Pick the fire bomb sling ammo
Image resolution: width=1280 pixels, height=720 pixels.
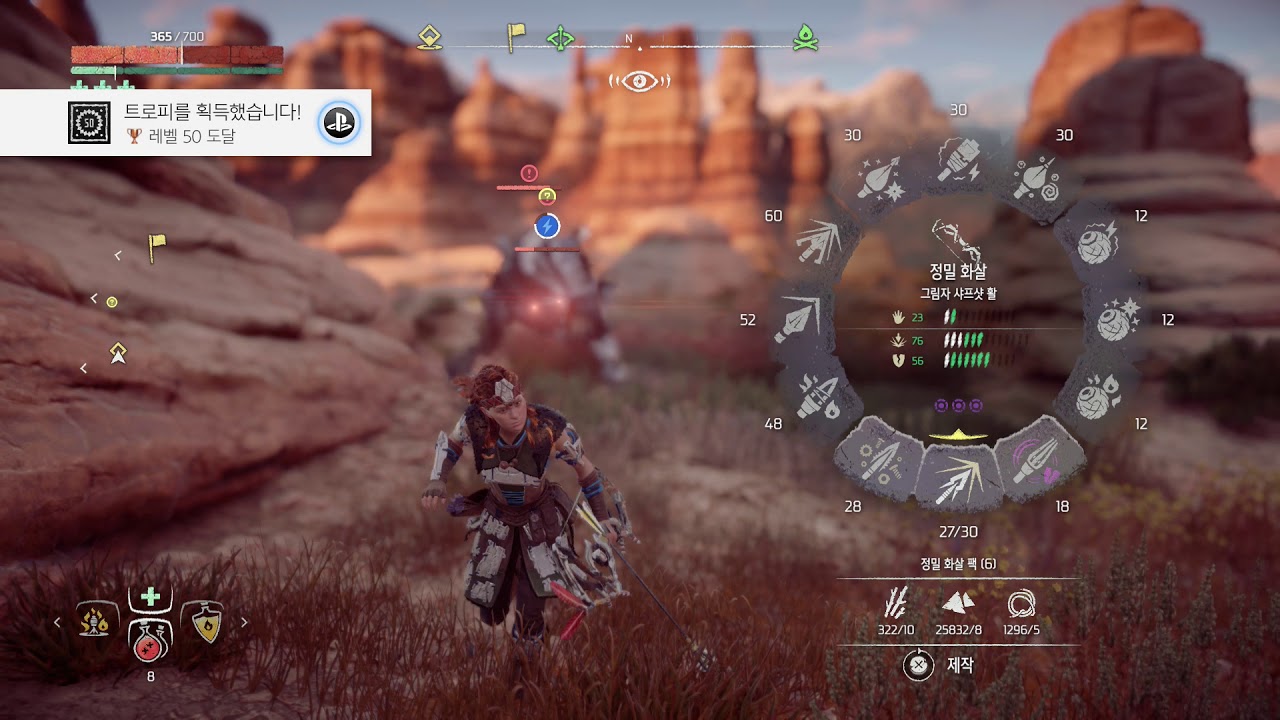click(1098, 397)
